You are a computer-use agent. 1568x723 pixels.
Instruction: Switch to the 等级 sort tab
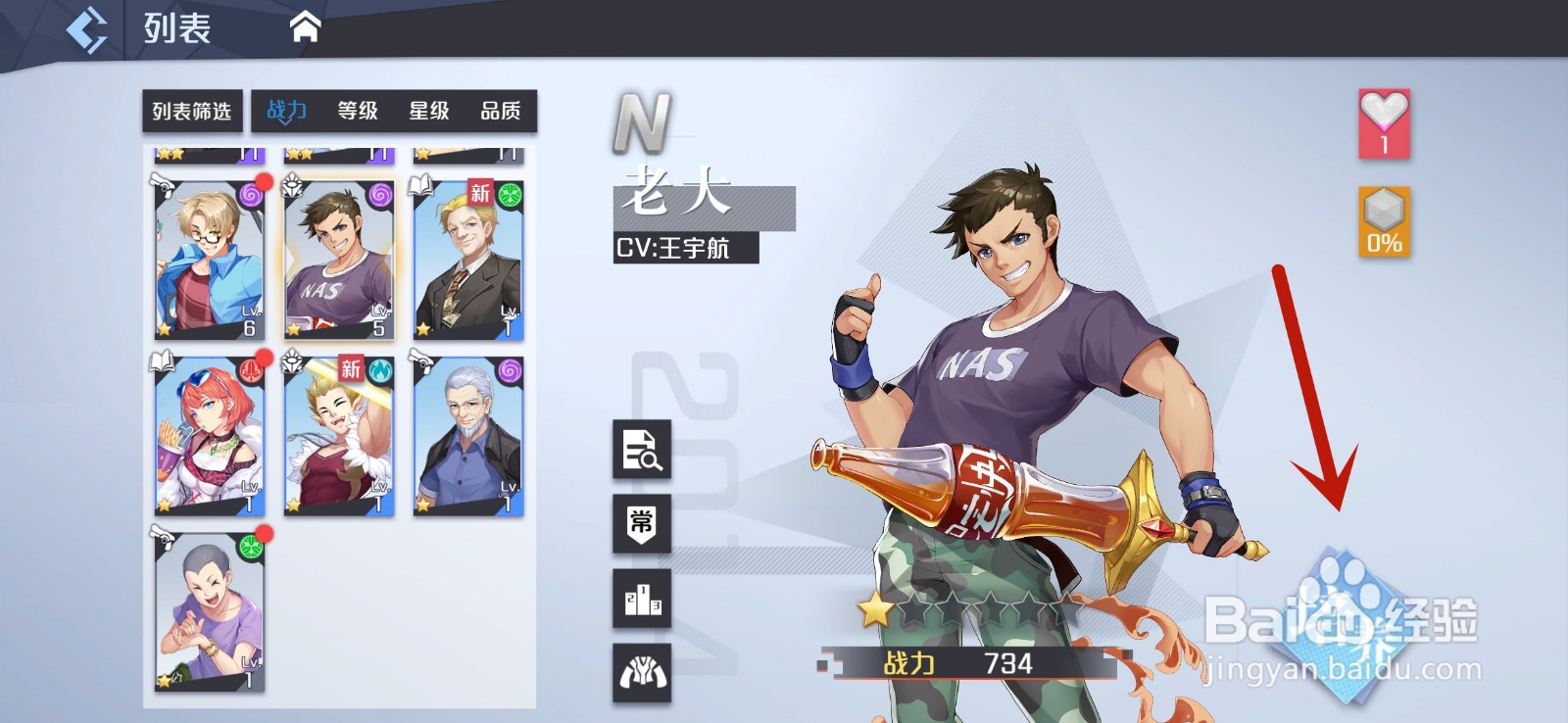[359, 112]
